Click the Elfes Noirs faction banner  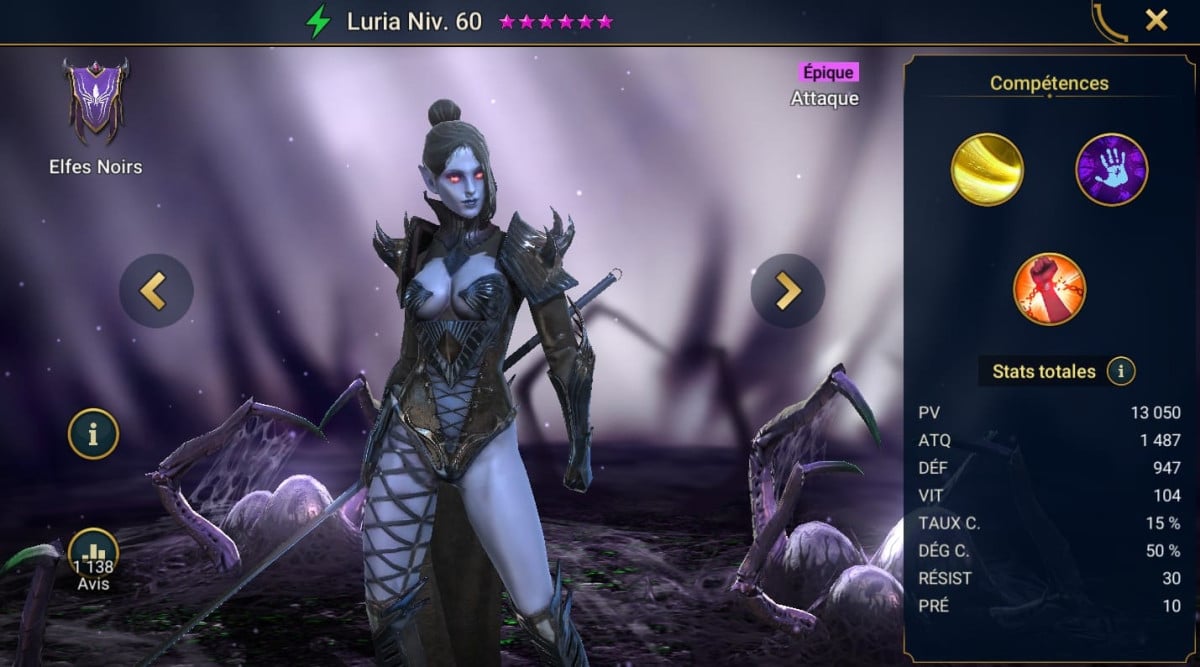tap(96, 101)
